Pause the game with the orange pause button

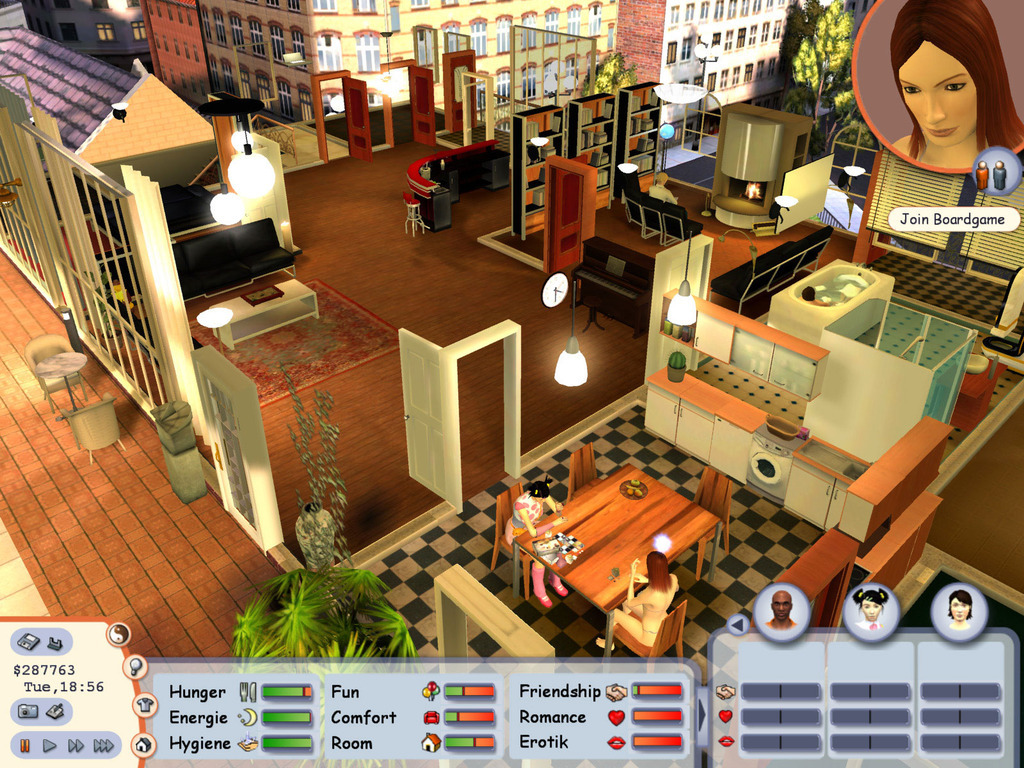click(25, 745)
